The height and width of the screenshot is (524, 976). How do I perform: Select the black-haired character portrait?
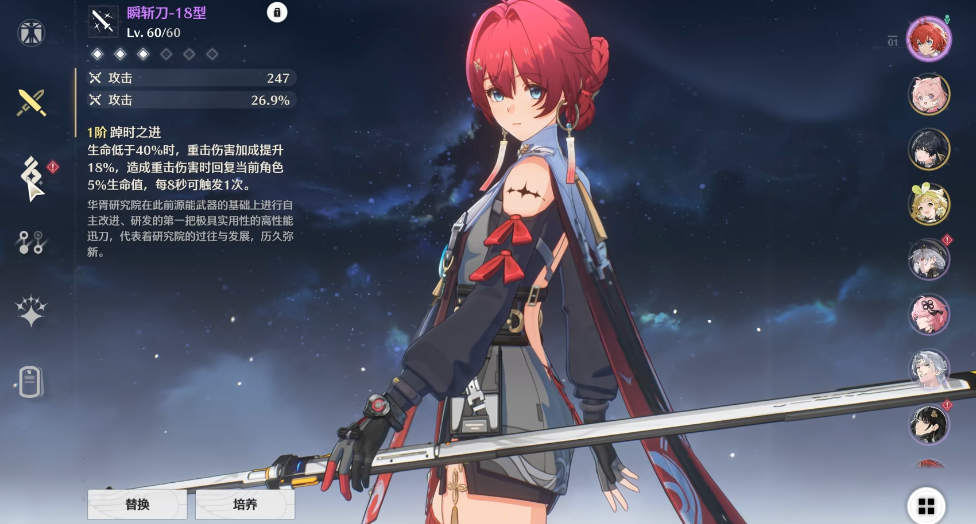coord(928,149)
